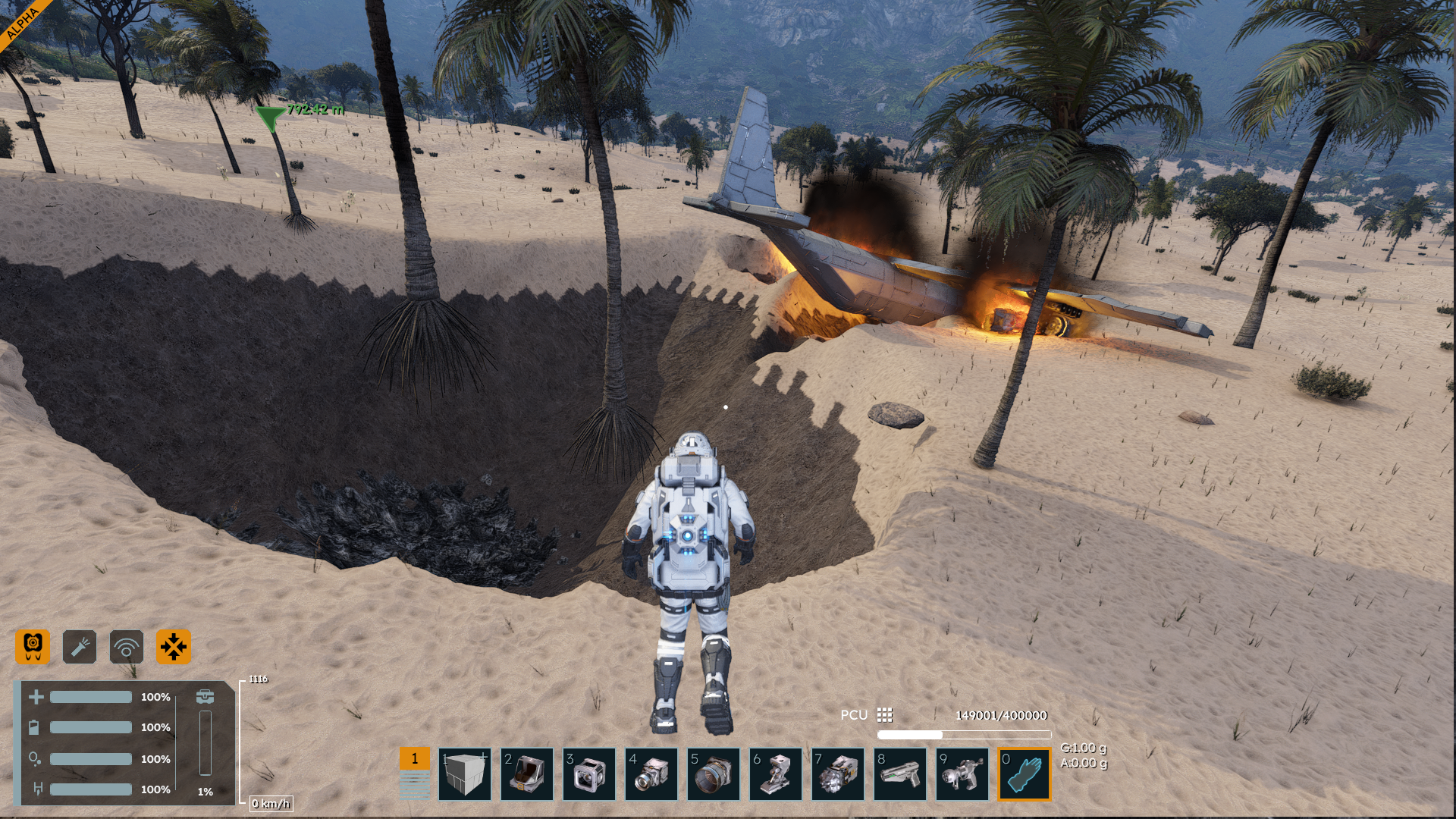Select the cube-shaped block in slot 3

589,774
